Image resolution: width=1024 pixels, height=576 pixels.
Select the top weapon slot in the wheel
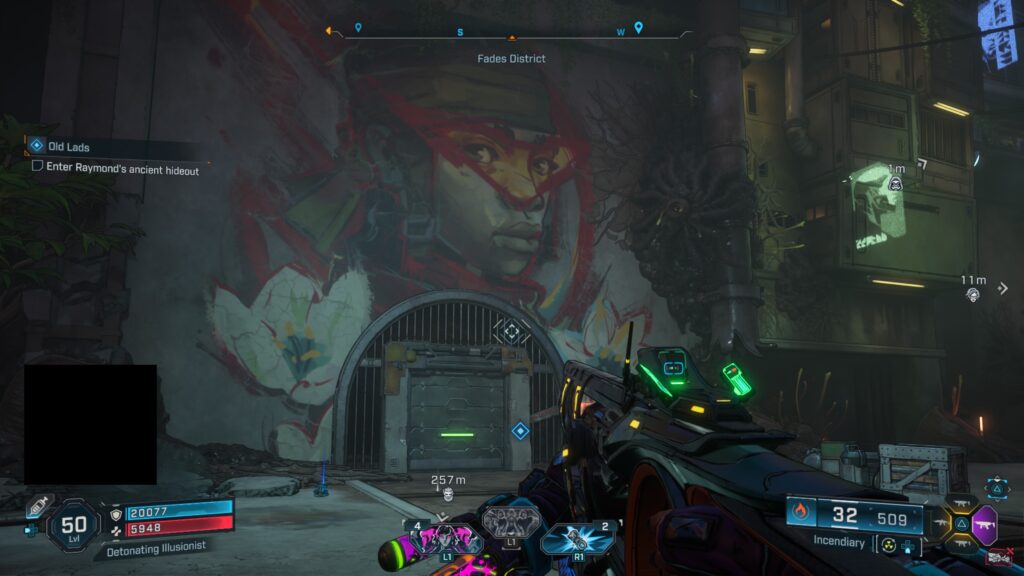point(961,503)
